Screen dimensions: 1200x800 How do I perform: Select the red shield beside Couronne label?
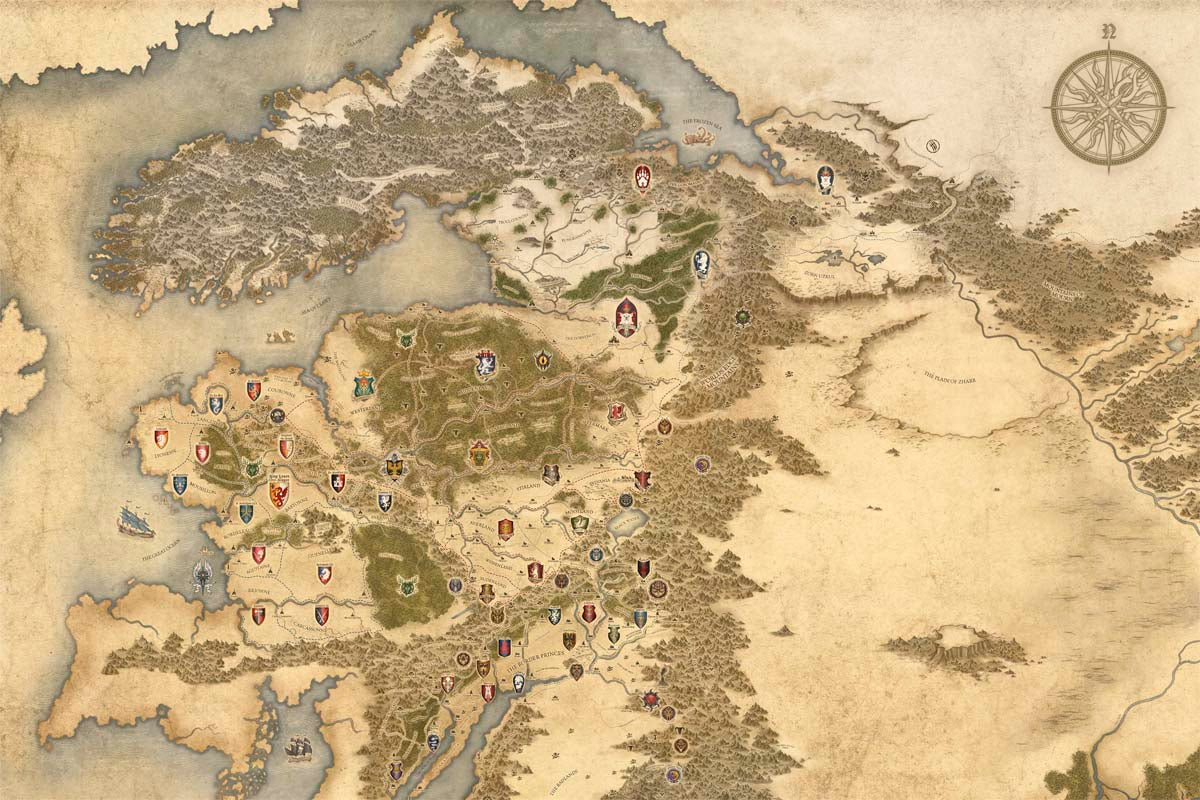pyautogui.click(x=253, y=391)
